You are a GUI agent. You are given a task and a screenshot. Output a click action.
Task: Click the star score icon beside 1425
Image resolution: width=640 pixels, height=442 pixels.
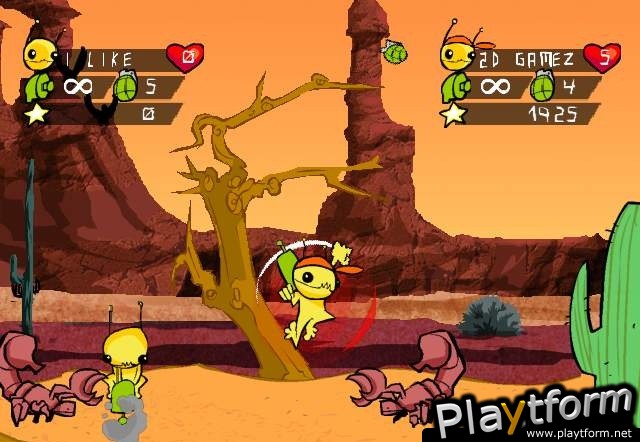(x=453, y=113)
